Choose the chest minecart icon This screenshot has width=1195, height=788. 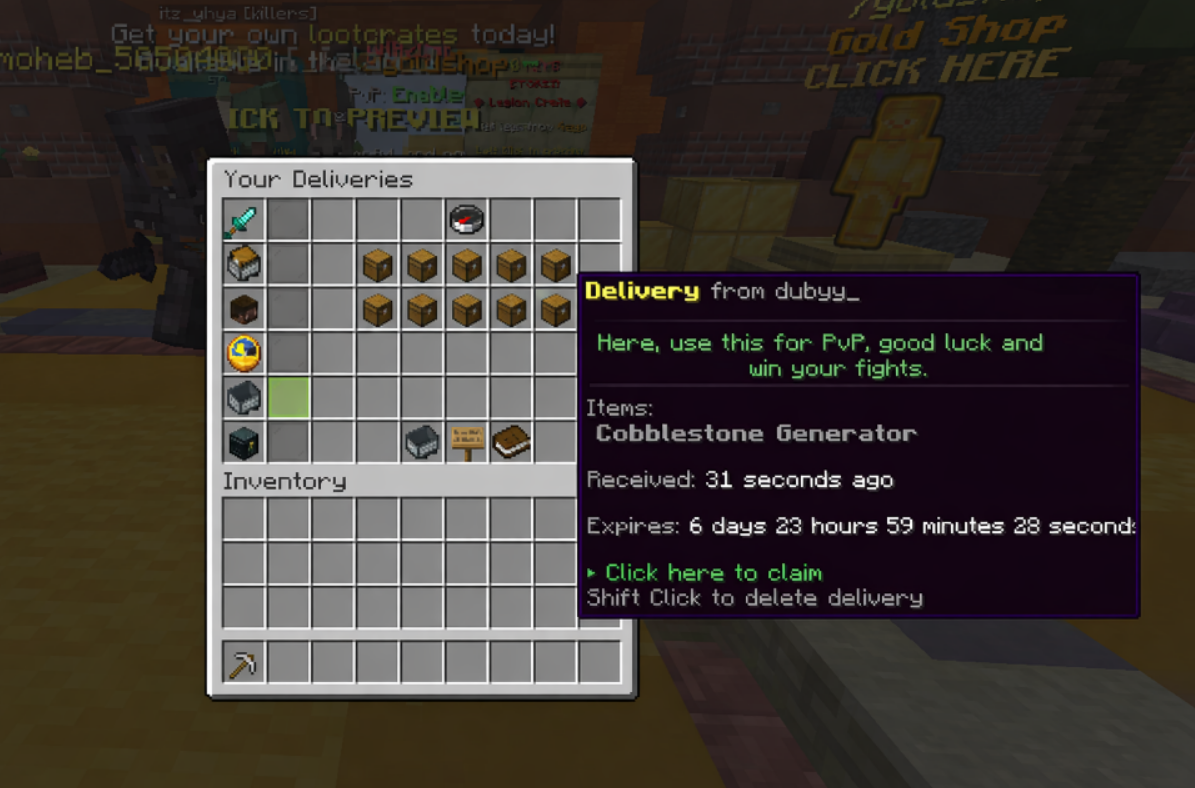pyautogui.click(x=243, y=265)
